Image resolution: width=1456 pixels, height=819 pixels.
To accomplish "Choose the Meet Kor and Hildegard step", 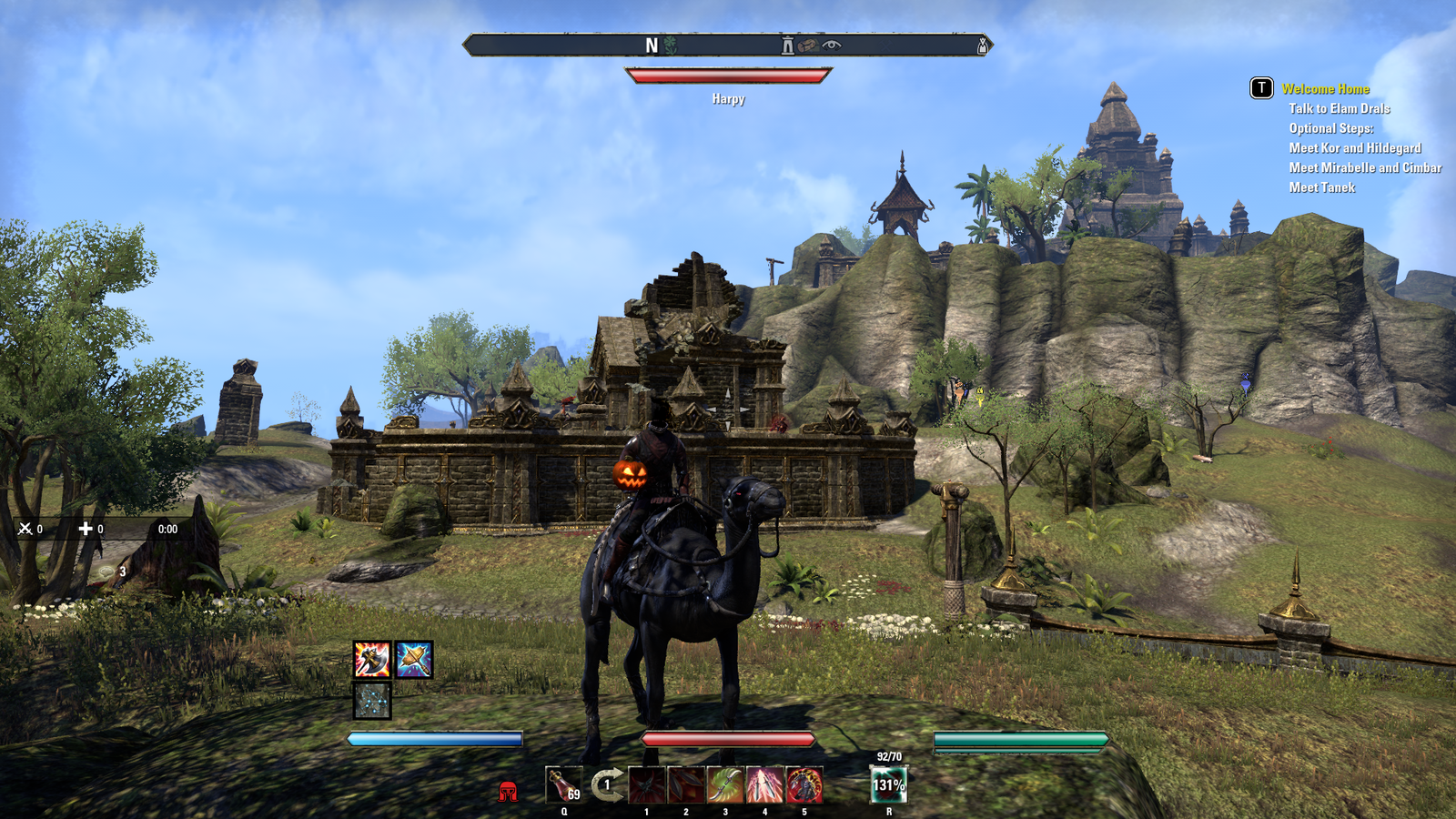I will (1354, 147).
